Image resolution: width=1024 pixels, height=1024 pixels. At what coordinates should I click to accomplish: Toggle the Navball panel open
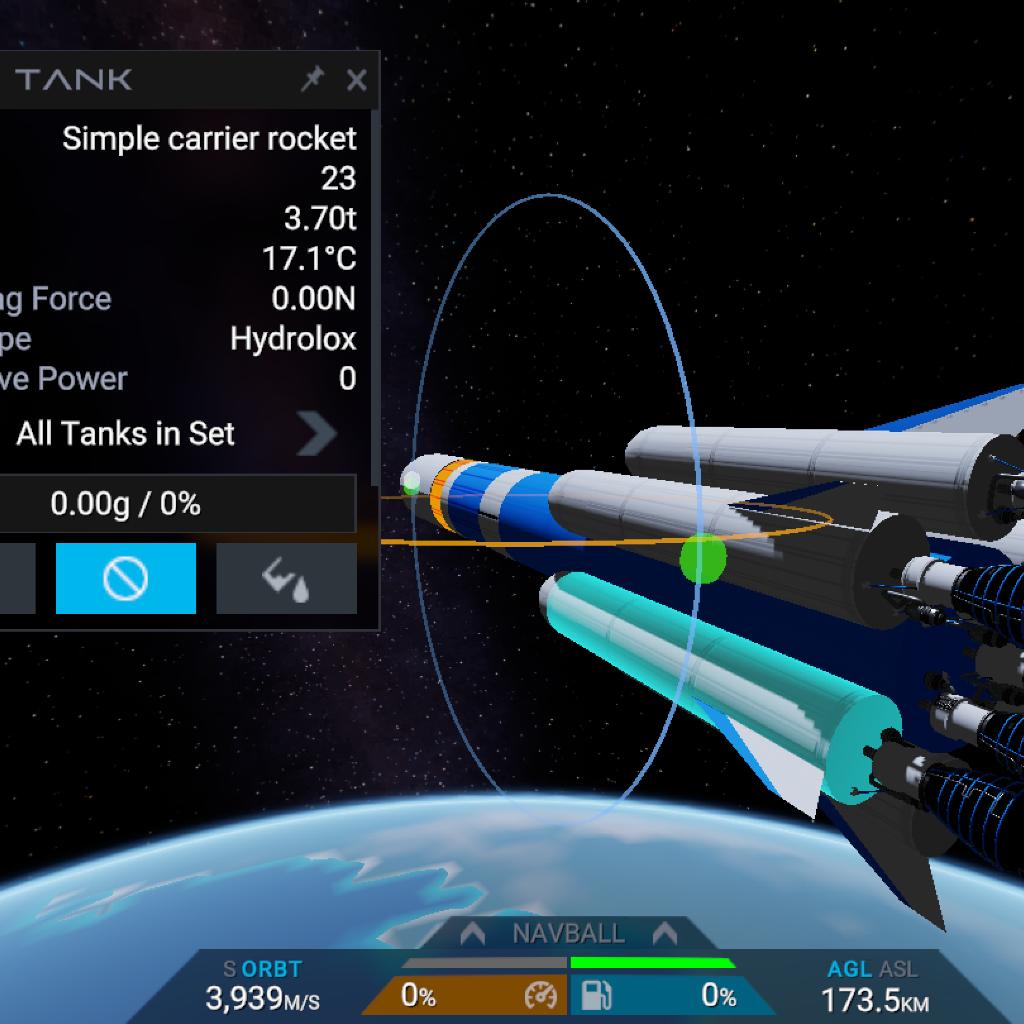(x=568, y=934)
